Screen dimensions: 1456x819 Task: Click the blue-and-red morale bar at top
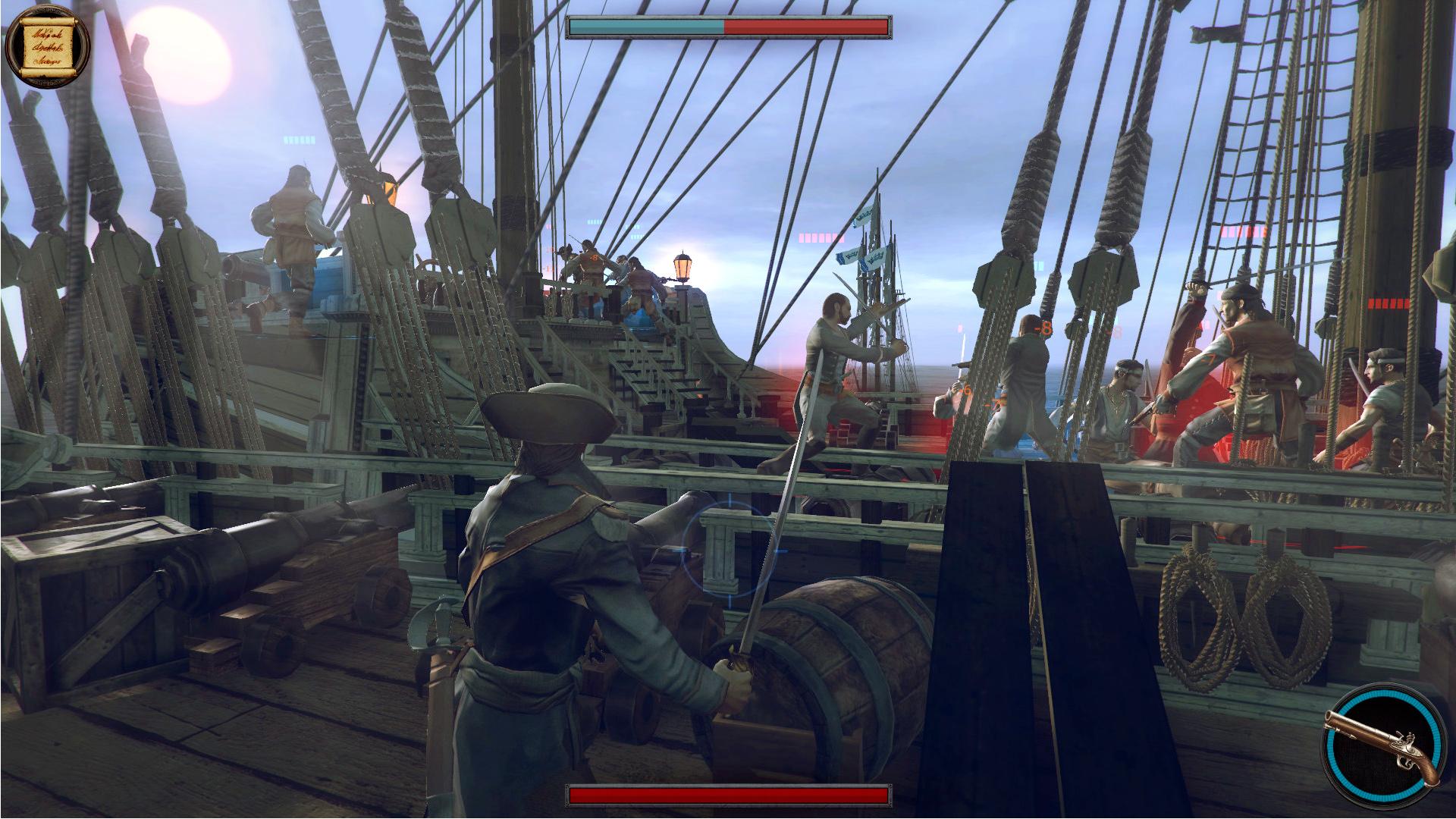pos(726,27)
